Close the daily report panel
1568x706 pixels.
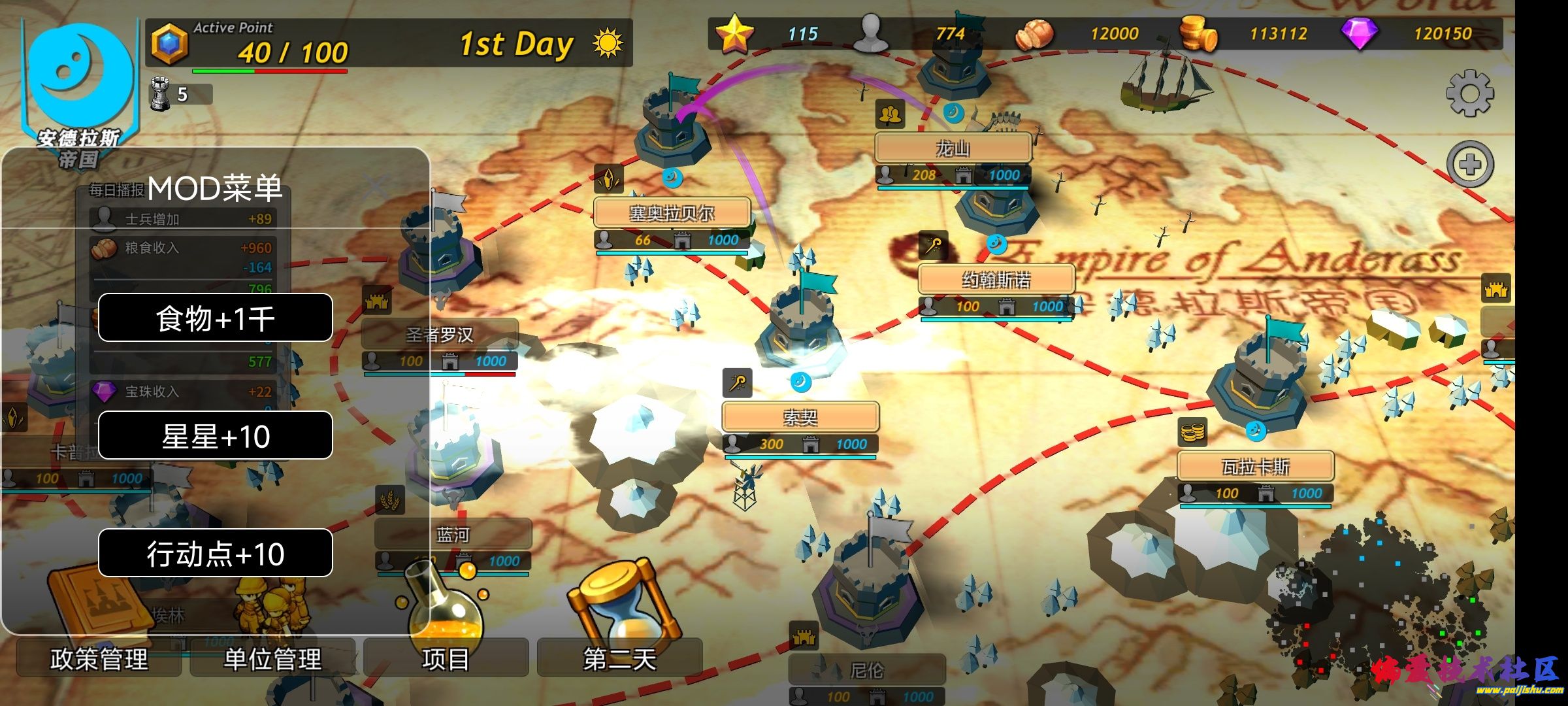(x=375, y=188)
